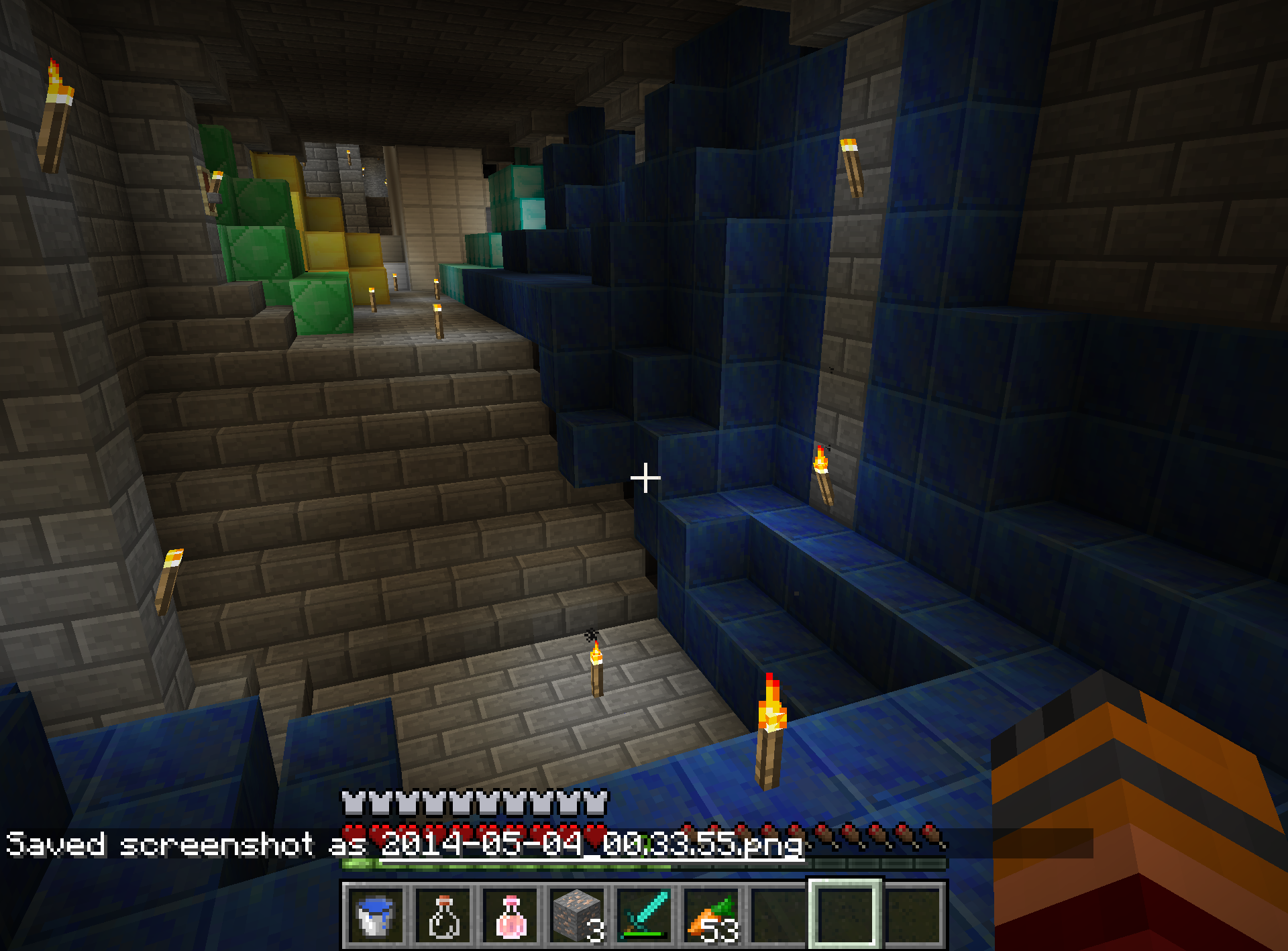Pick the iron ore block stack
The image size is (1288, 951).
point(577,915)
